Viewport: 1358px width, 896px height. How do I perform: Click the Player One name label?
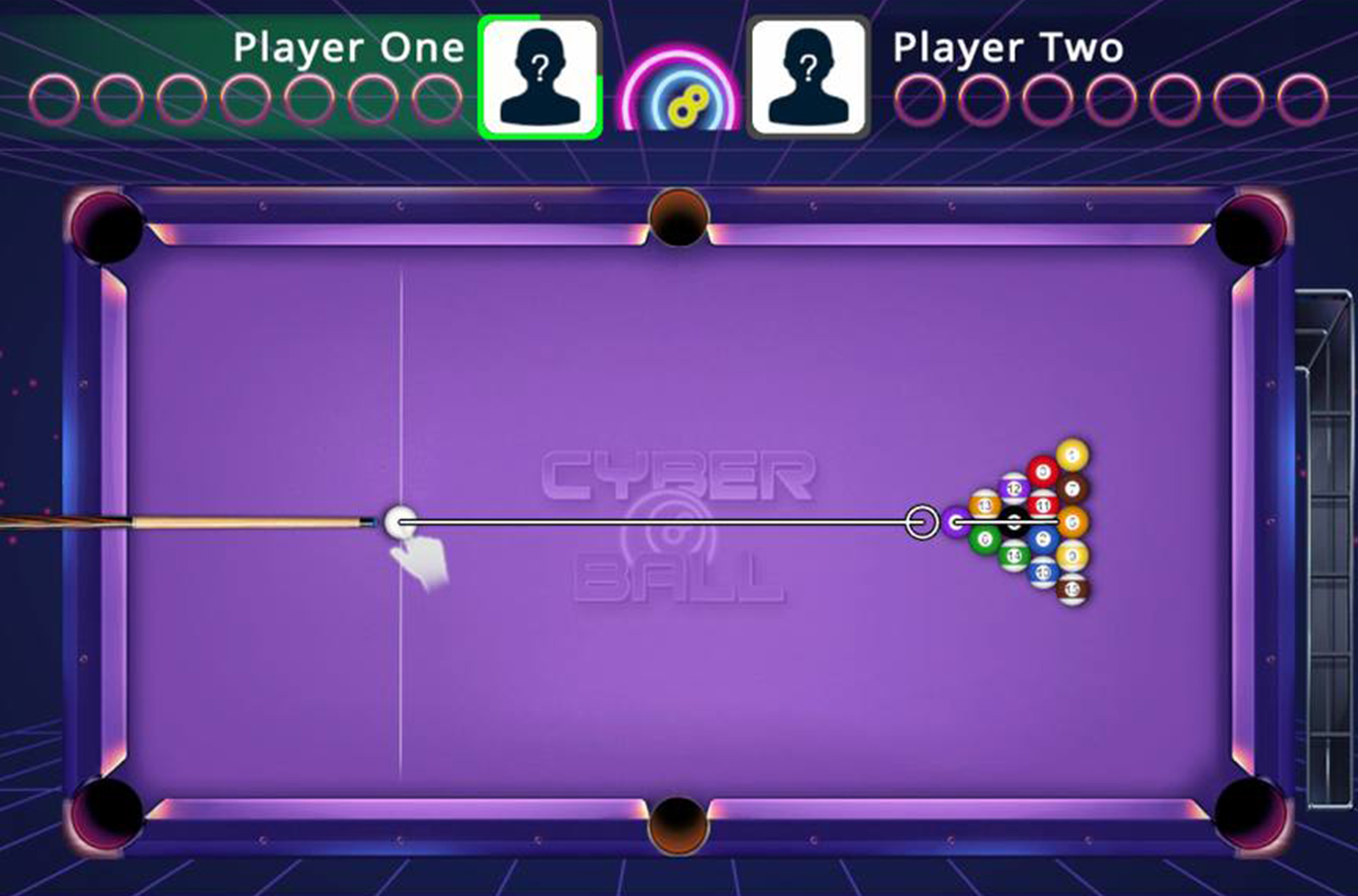click(348, 48)
